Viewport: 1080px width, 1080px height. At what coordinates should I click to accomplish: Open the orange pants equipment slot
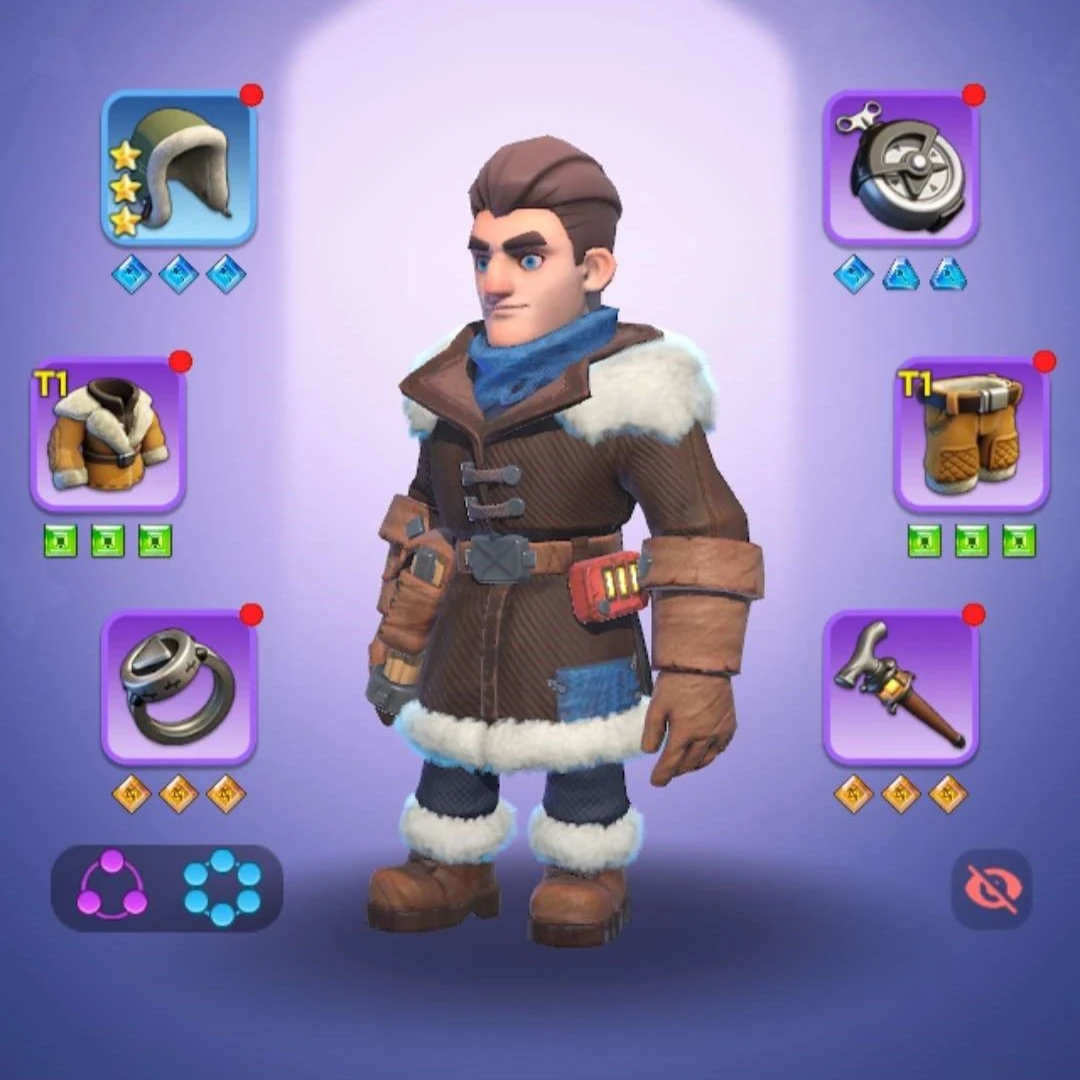pos(971,435)
